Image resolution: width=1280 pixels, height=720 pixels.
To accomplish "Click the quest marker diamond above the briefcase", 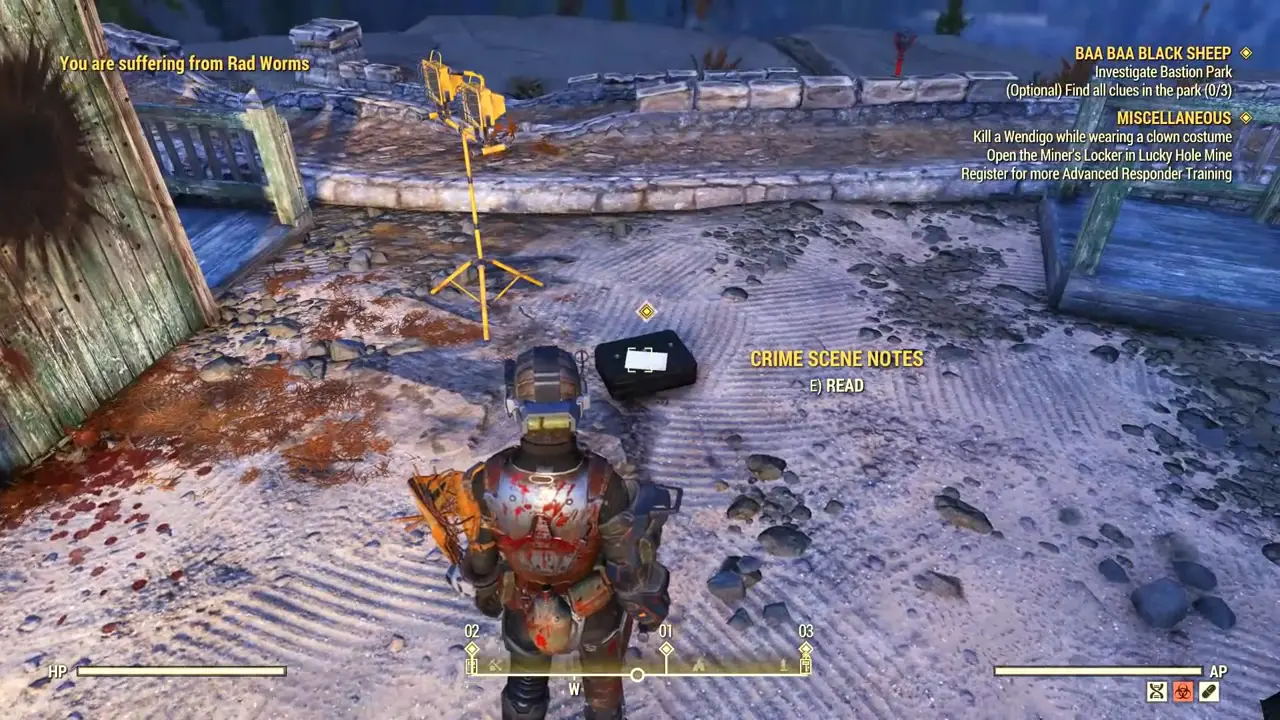I will [646, 312].
